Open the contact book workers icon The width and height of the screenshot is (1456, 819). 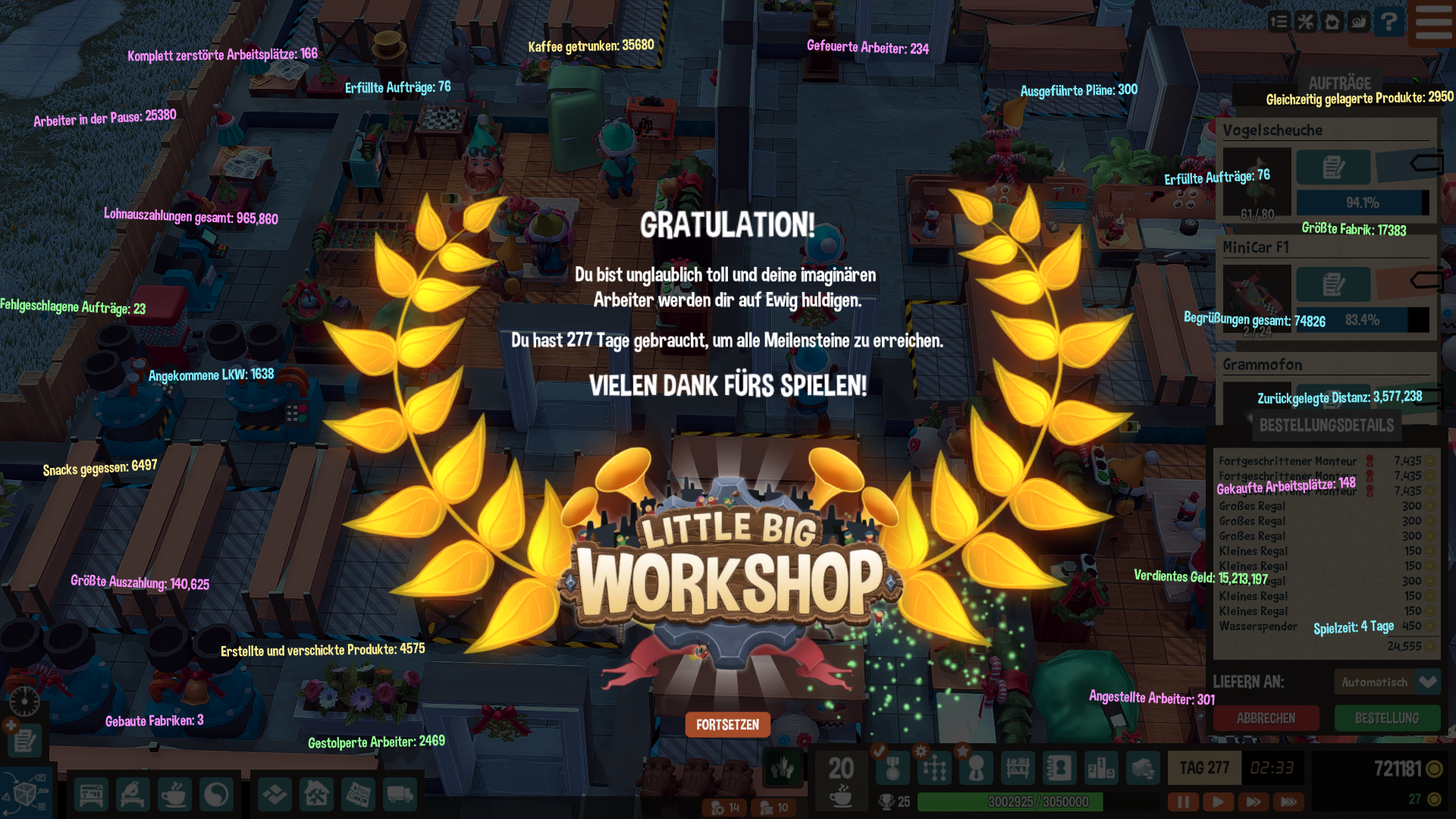coord(1059,769)
